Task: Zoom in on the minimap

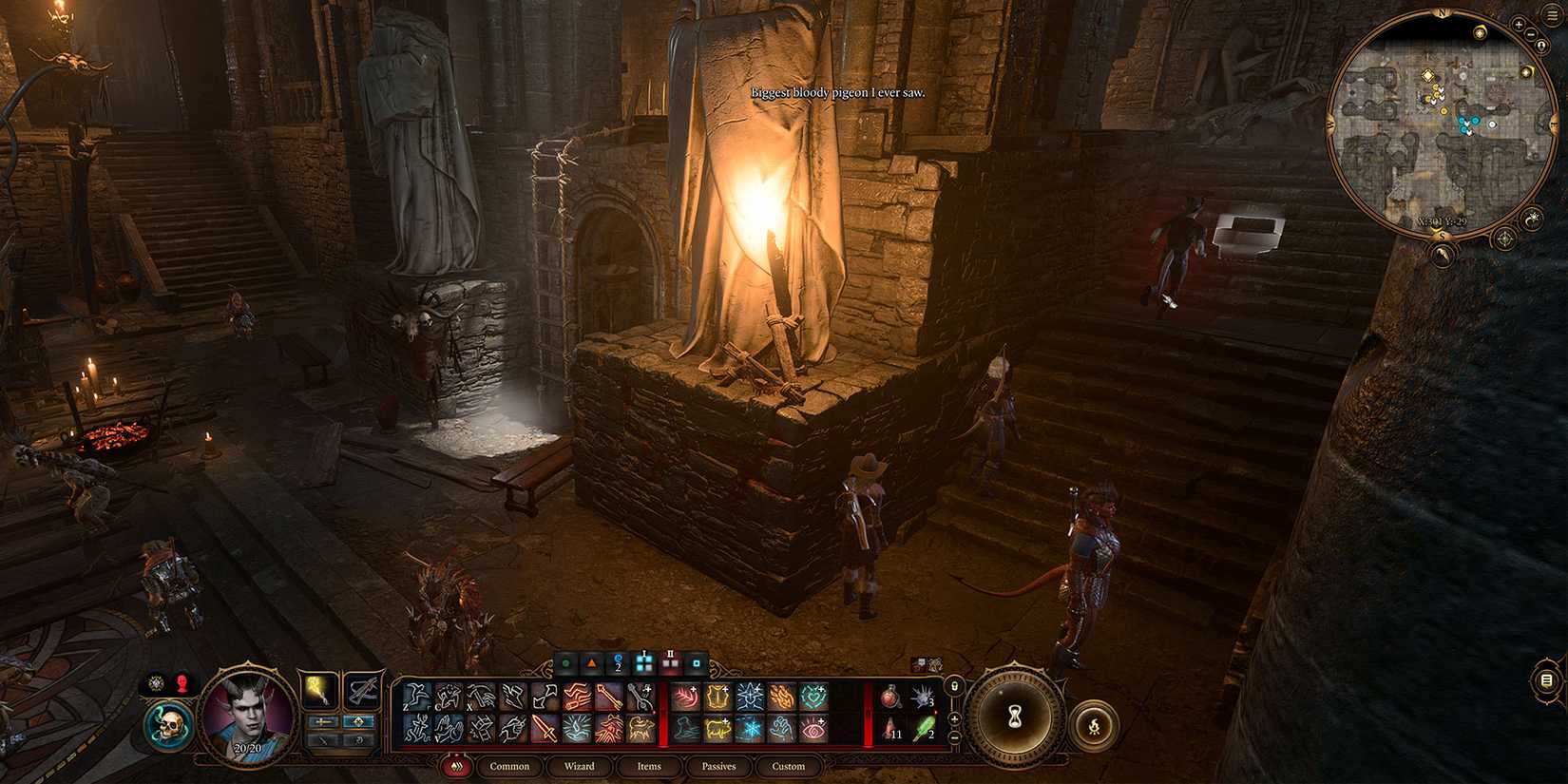Action: coord(1519,24)
